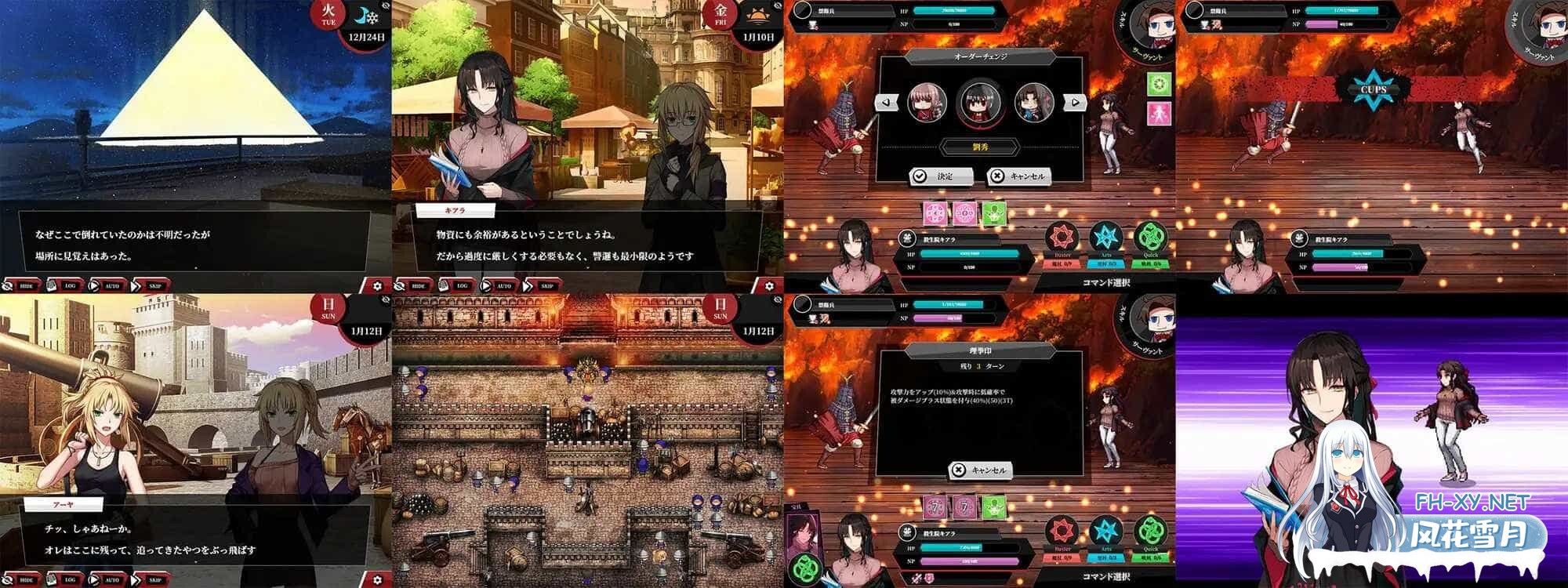This screenshot has height=588, width=1568.
Task: Select the Buster attack command icon
Action: 1061,238
